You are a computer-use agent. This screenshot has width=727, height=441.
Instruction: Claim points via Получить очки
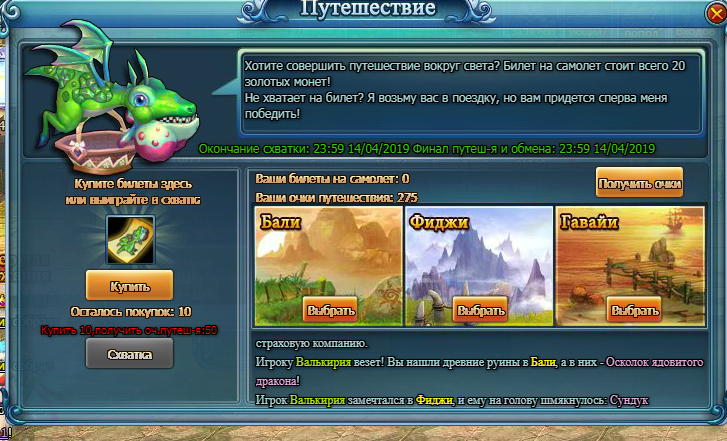pyautogui.click(x=639, y=184)
